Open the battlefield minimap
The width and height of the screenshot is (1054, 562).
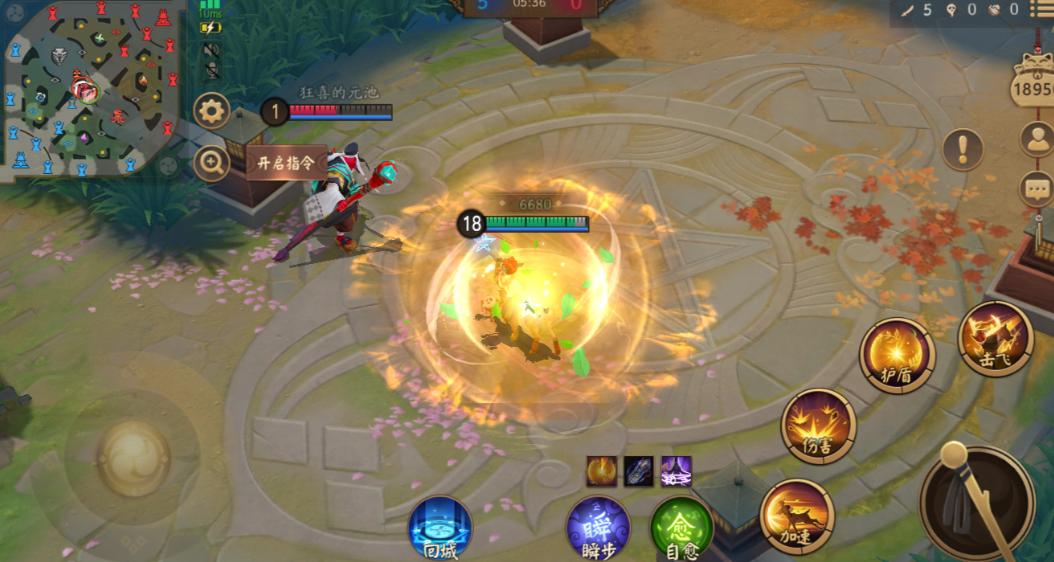91,88
